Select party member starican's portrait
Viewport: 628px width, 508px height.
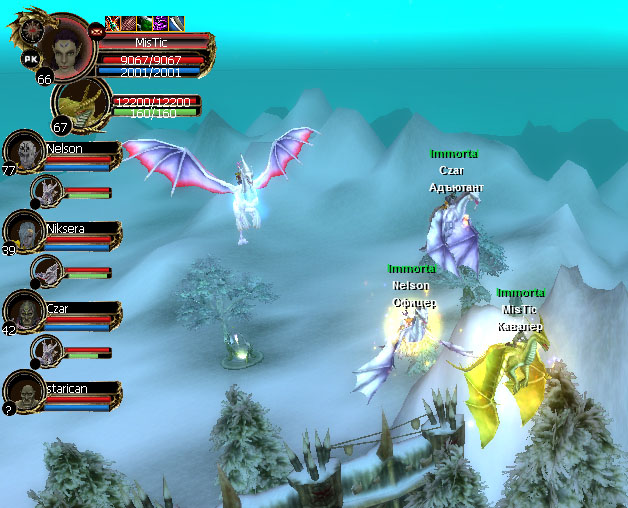point(23,391)
